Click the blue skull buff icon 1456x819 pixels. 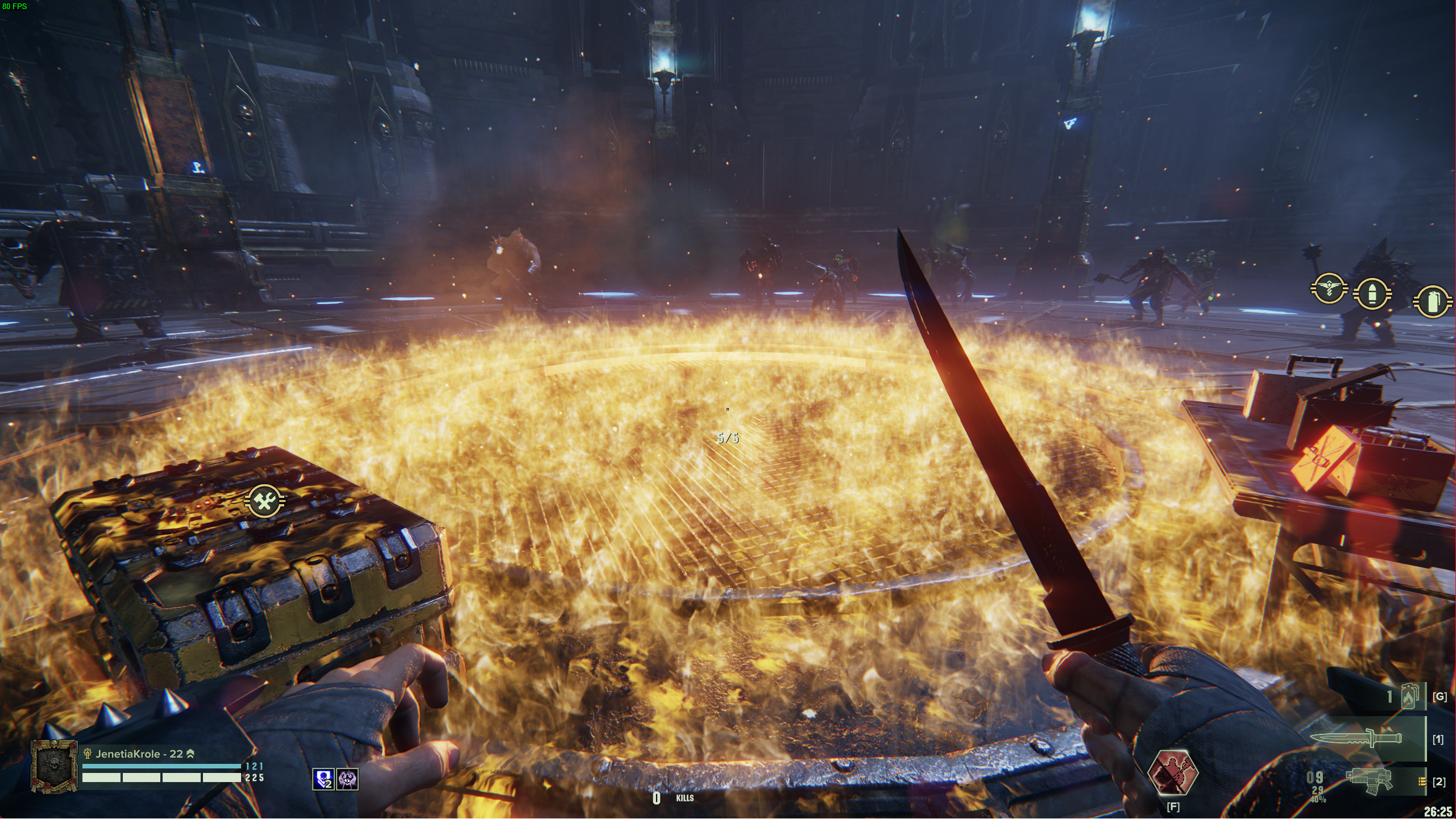pyautogui.click(x=323, y=779)
